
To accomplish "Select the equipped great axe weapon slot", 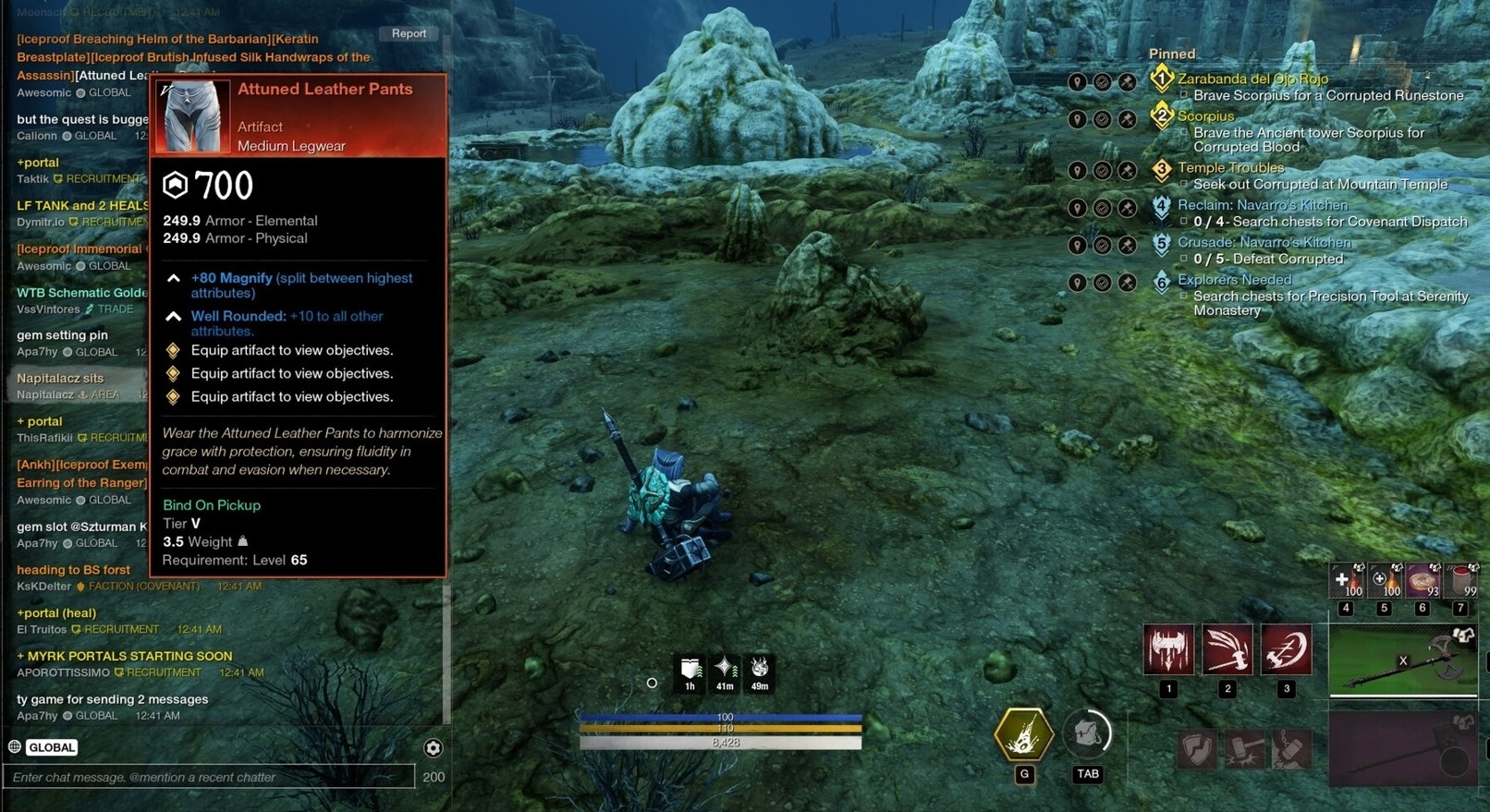I will [1402, 661].
